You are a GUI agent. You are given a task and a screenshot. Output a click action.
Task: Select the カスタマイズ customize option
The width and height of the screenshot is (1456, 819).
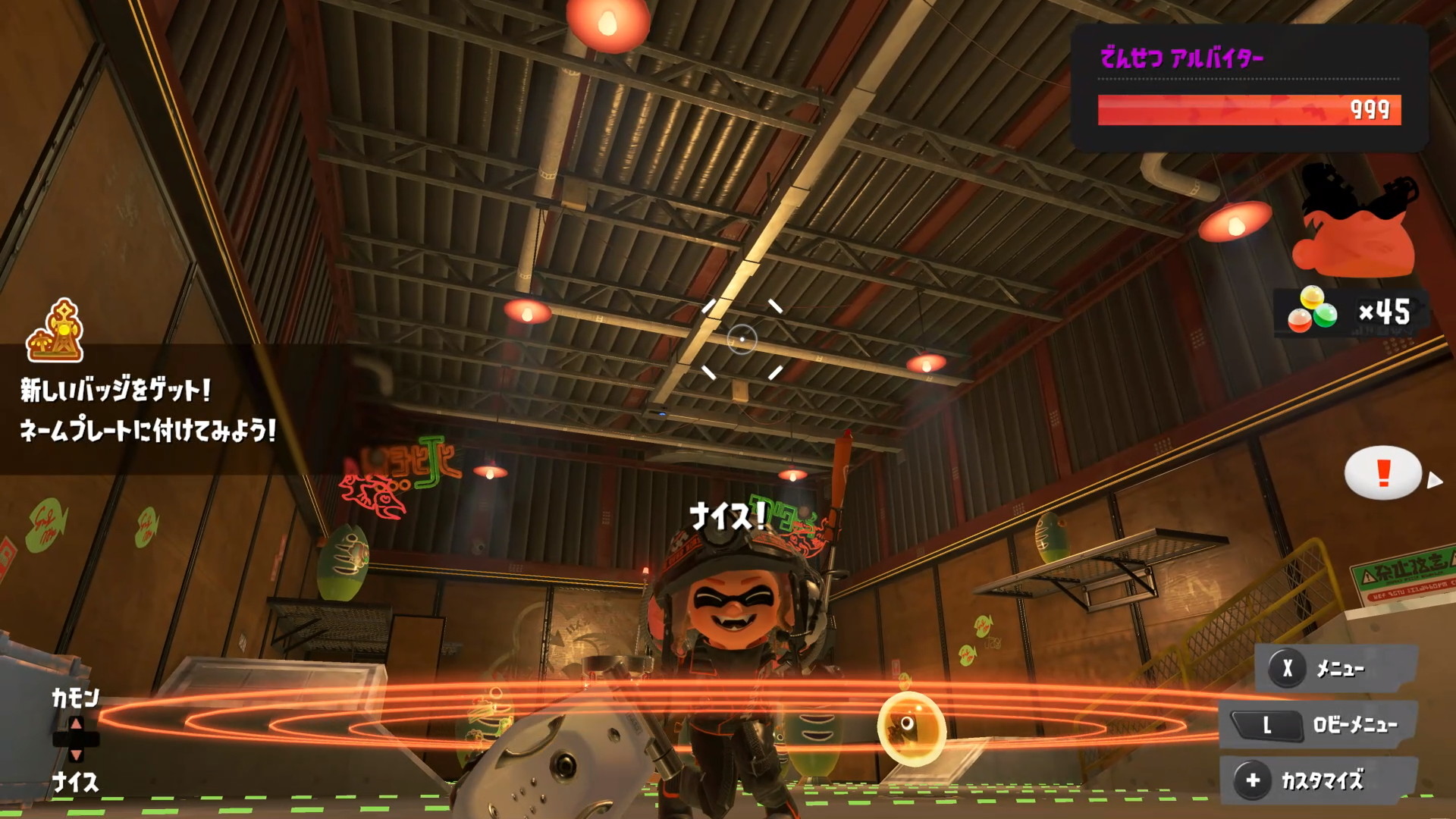tap(1319, 780)
